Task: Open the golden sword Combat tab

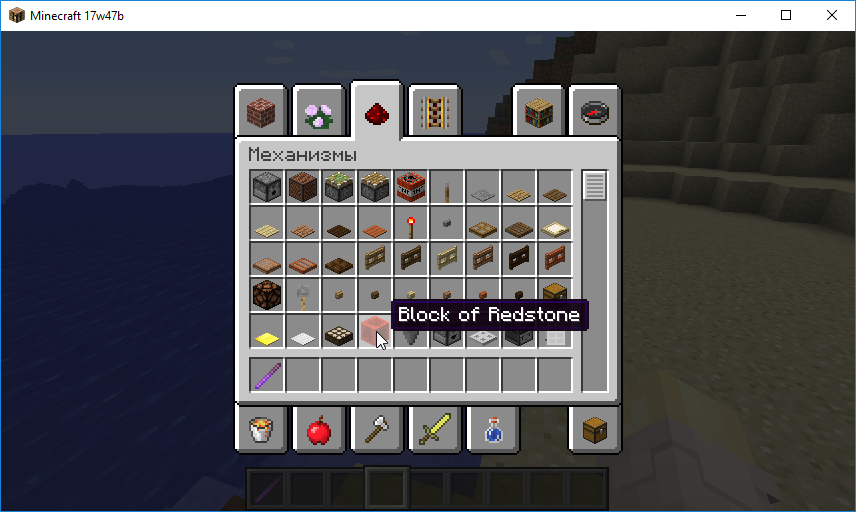Action: coord(434,430)
